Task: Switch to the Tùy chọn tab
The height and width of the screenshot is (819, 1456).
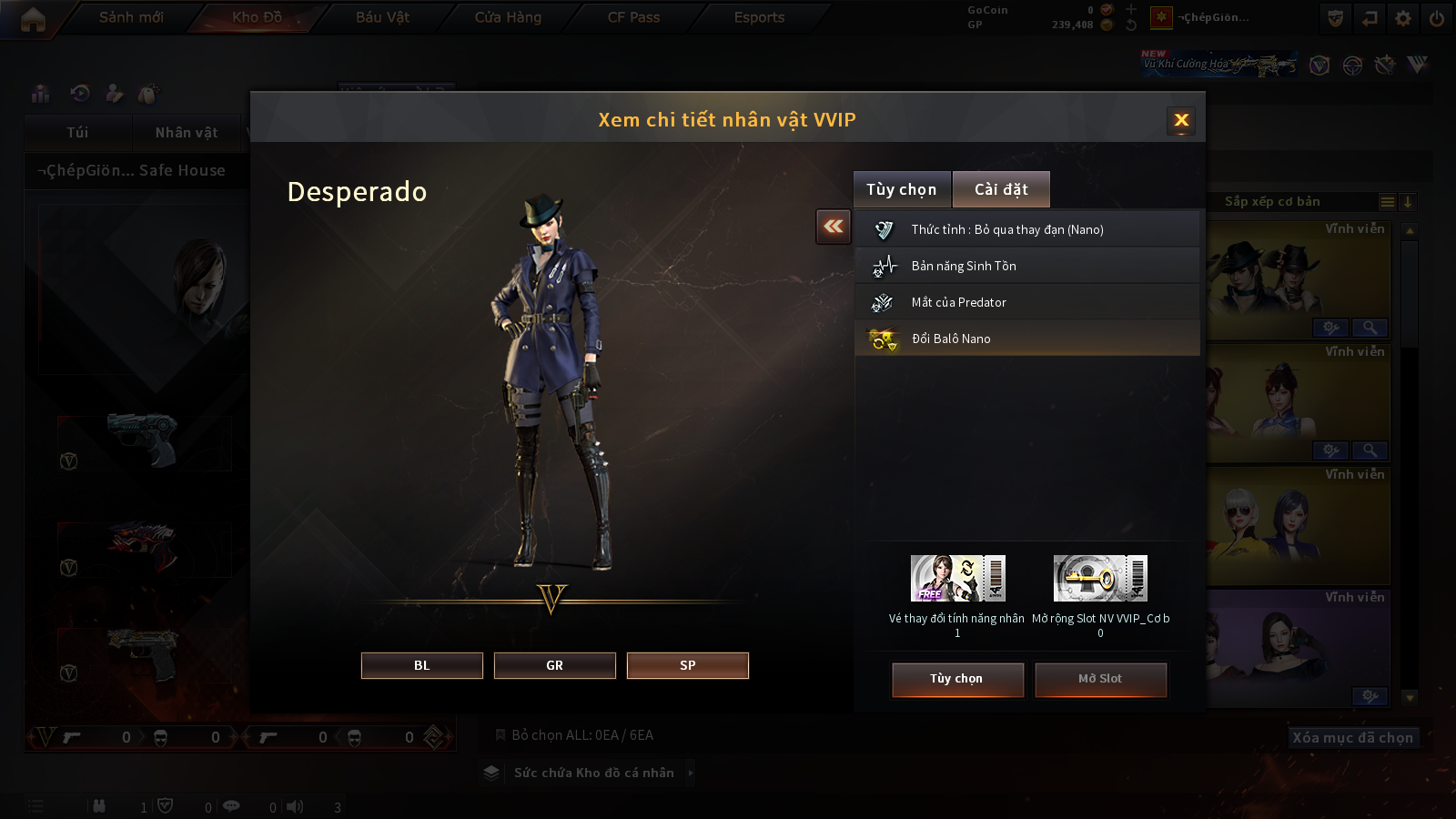Action: pos(901,189)
